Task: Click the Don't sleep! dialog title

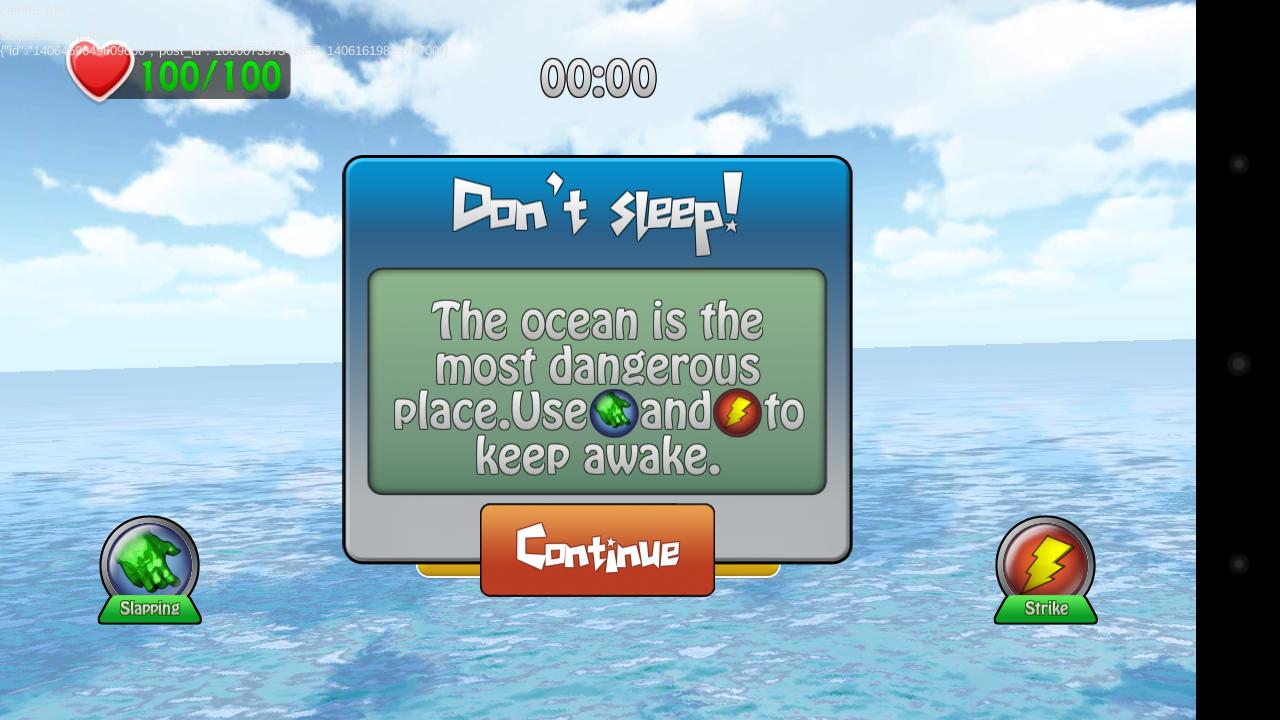Action: [597, 210]
